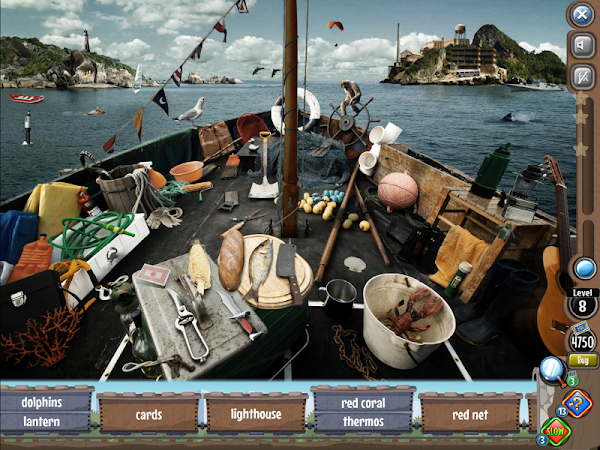Buy more tickets with Buy button
Viewport: 600px width, 450px height.
pos(579,360)
